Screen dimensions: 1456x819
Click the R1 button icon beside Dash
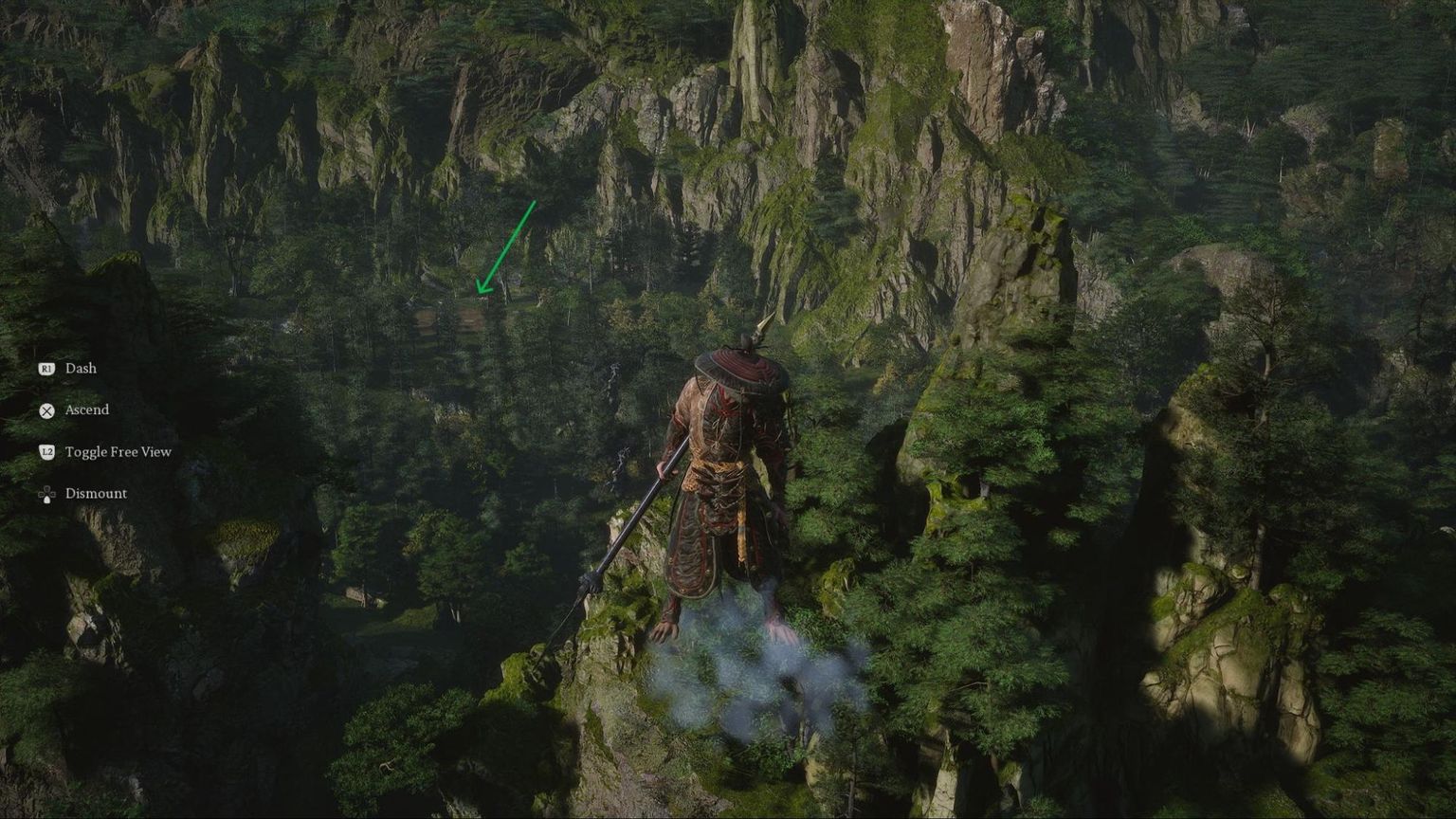click(45, 369)
